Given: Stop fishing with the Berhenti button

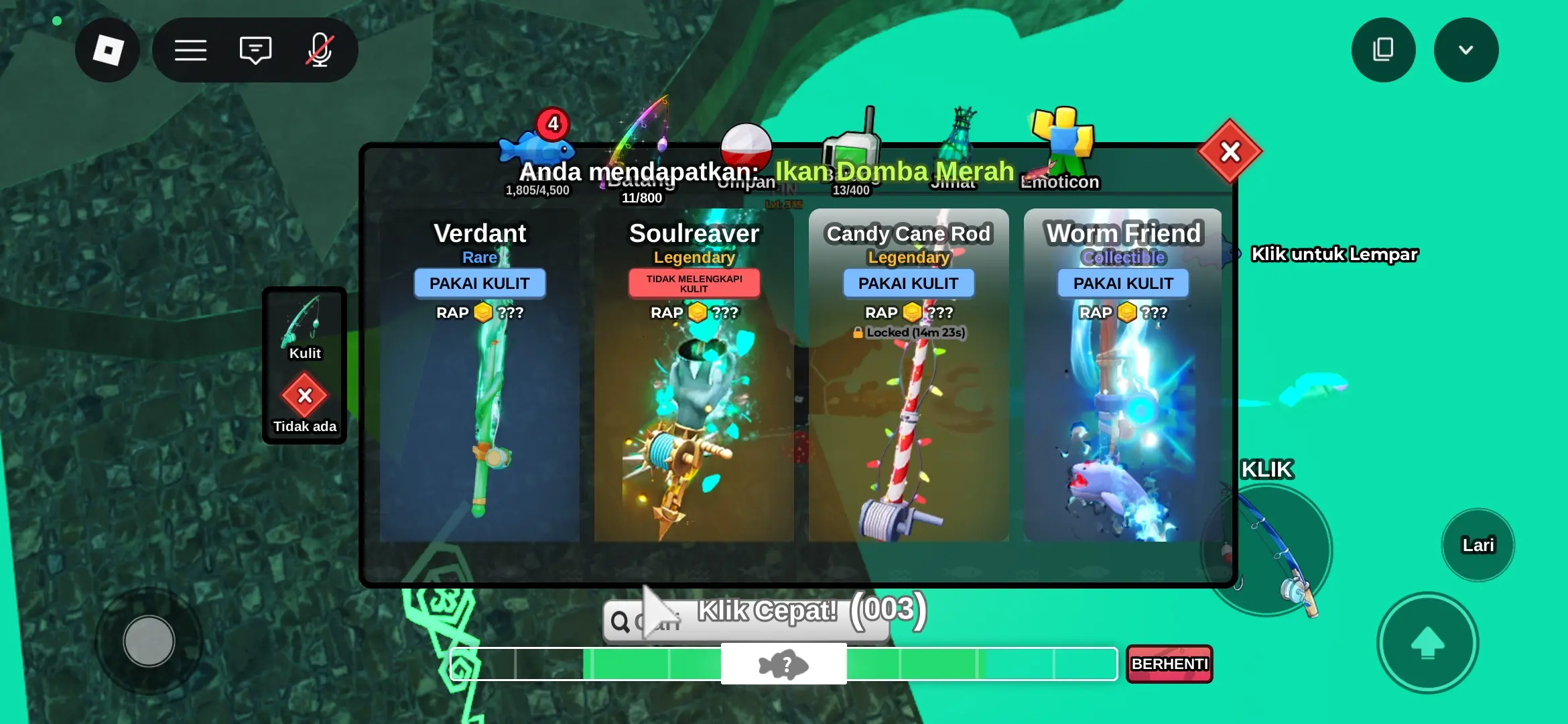Looking at the screenshot, I should click(1169, 664).
